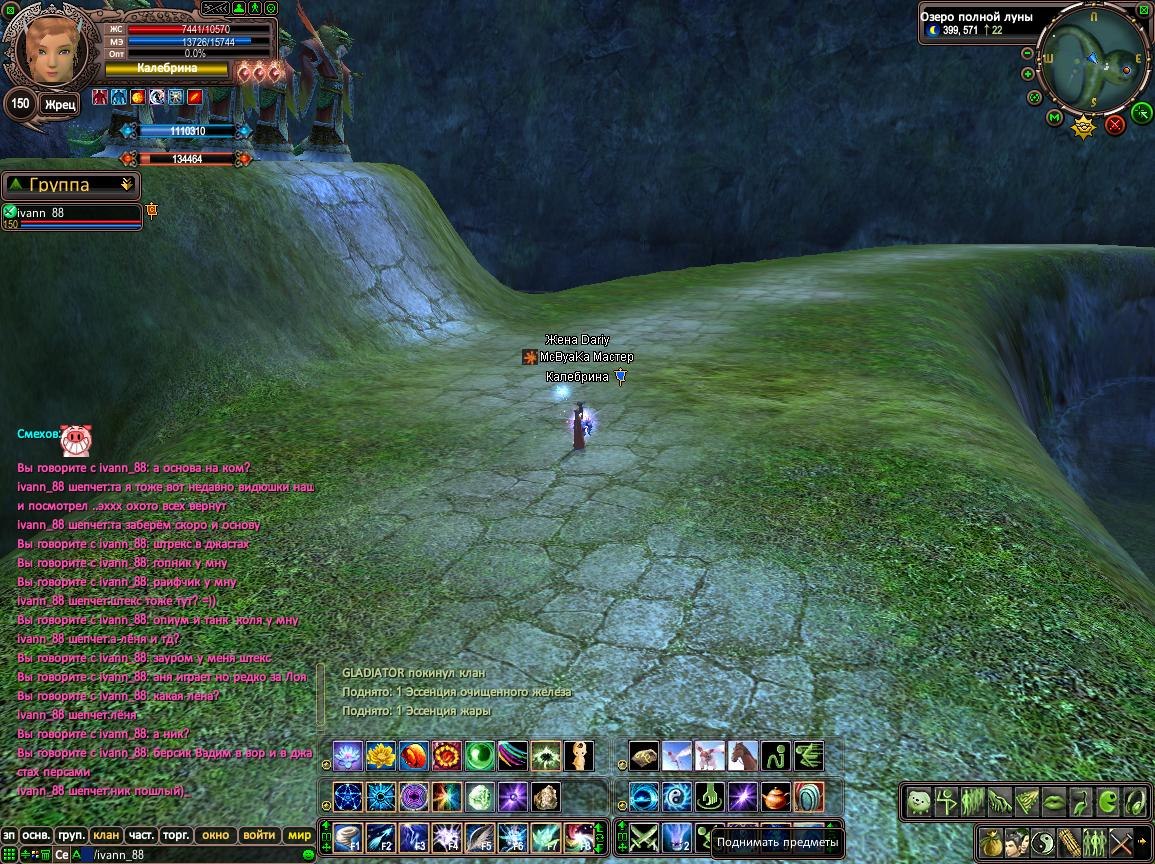
Task: Click the circular minimap
Action: pos(1091,58)
